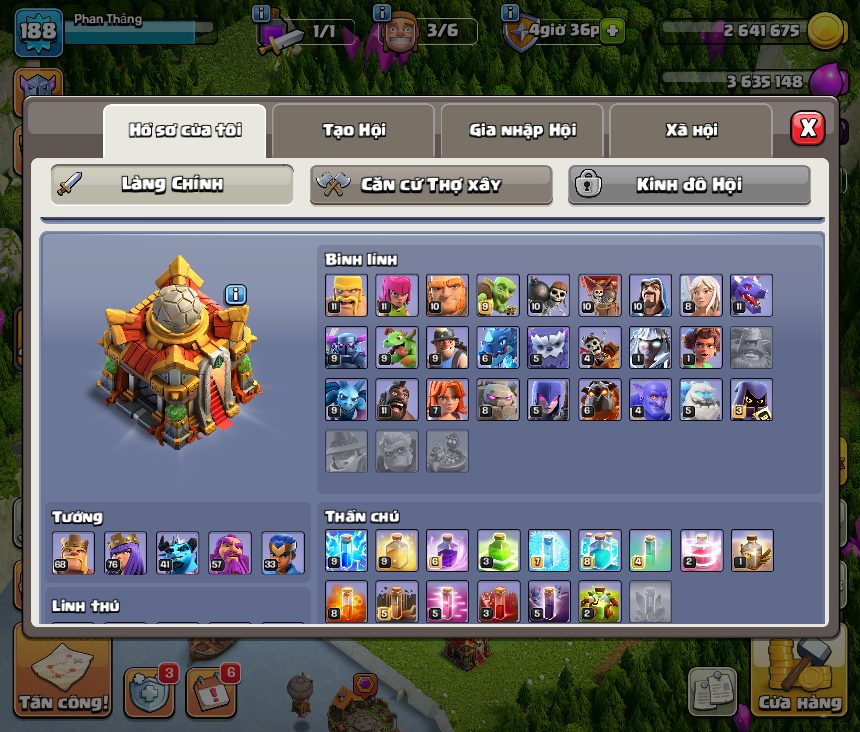Open the Gia nhập Hội tab

point(522,130)
